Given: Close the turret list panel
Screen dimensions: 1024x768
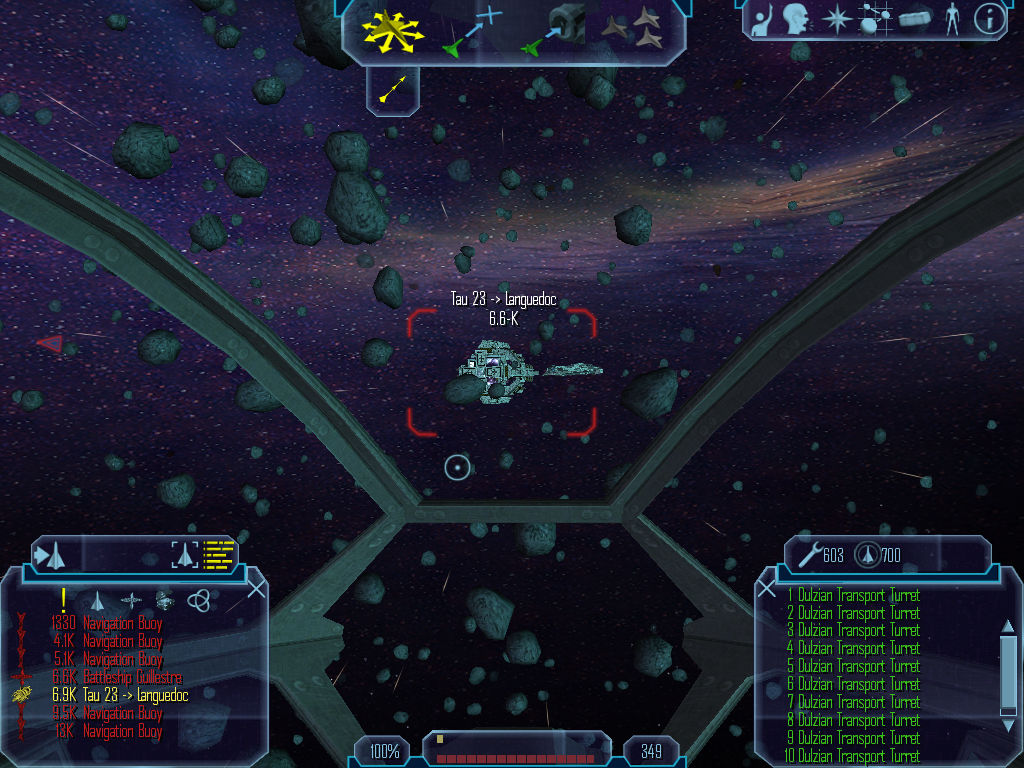Looking at the screenshot, I should [x=767, y=589].
